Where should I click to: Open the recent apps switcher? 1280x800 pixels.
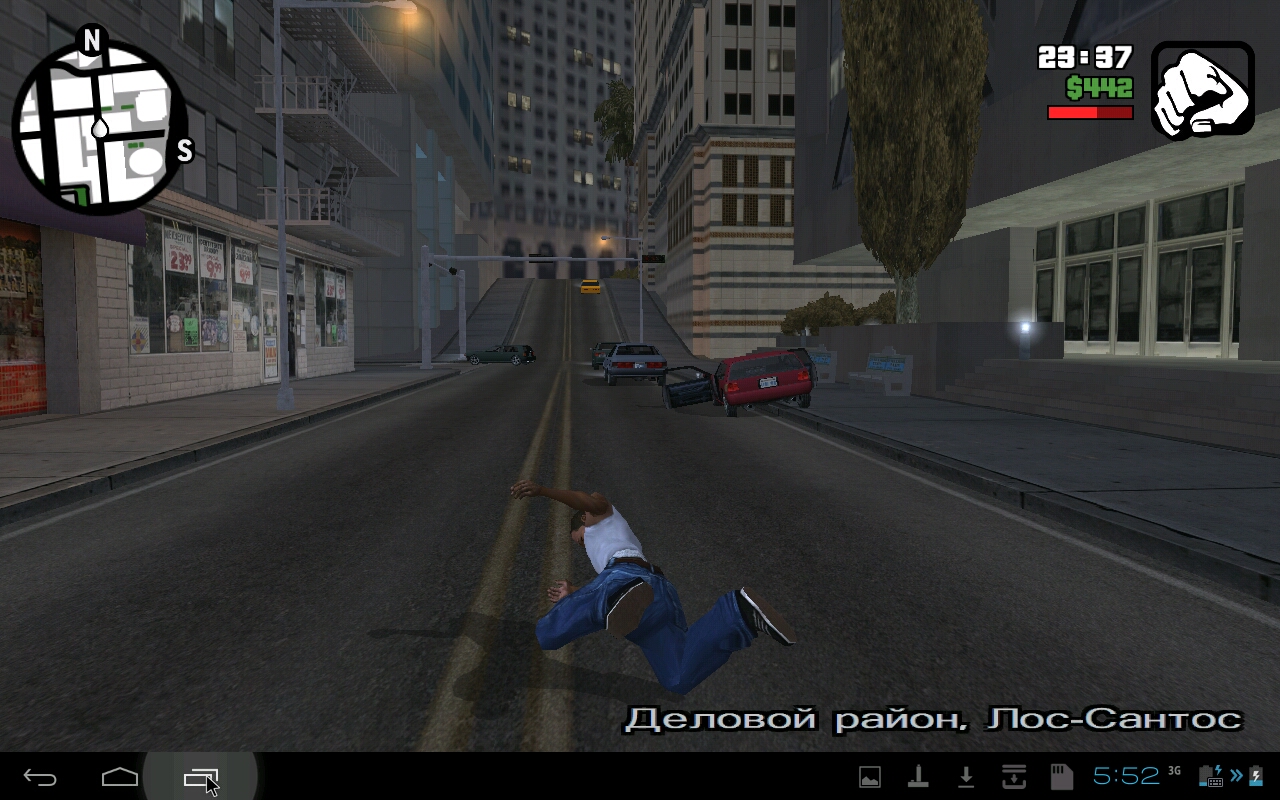(x=200, y=777)
